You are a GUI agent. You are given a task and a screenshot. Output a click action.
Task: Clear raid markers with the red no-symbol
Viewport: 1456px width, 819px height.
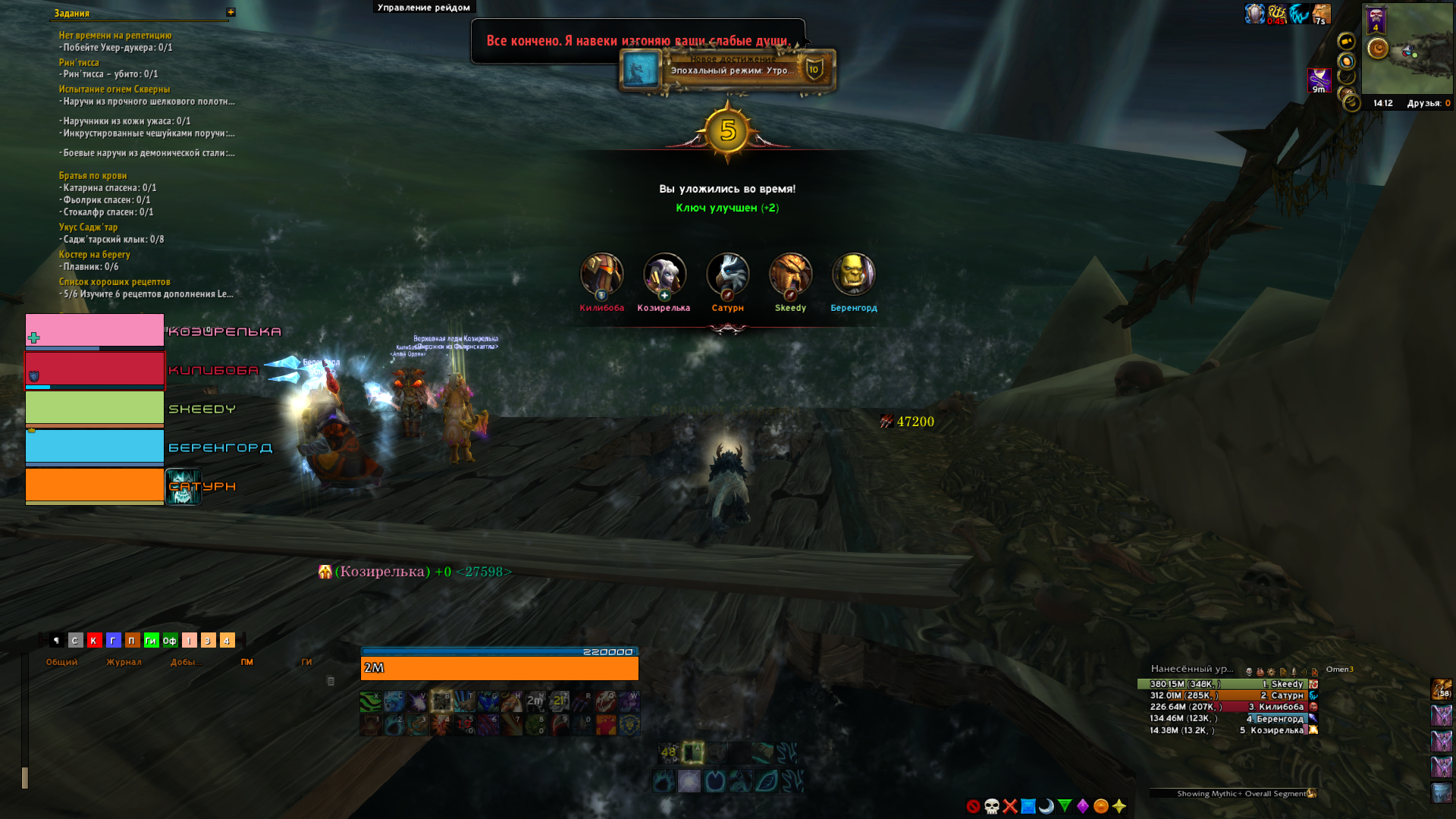click(974, 806)
